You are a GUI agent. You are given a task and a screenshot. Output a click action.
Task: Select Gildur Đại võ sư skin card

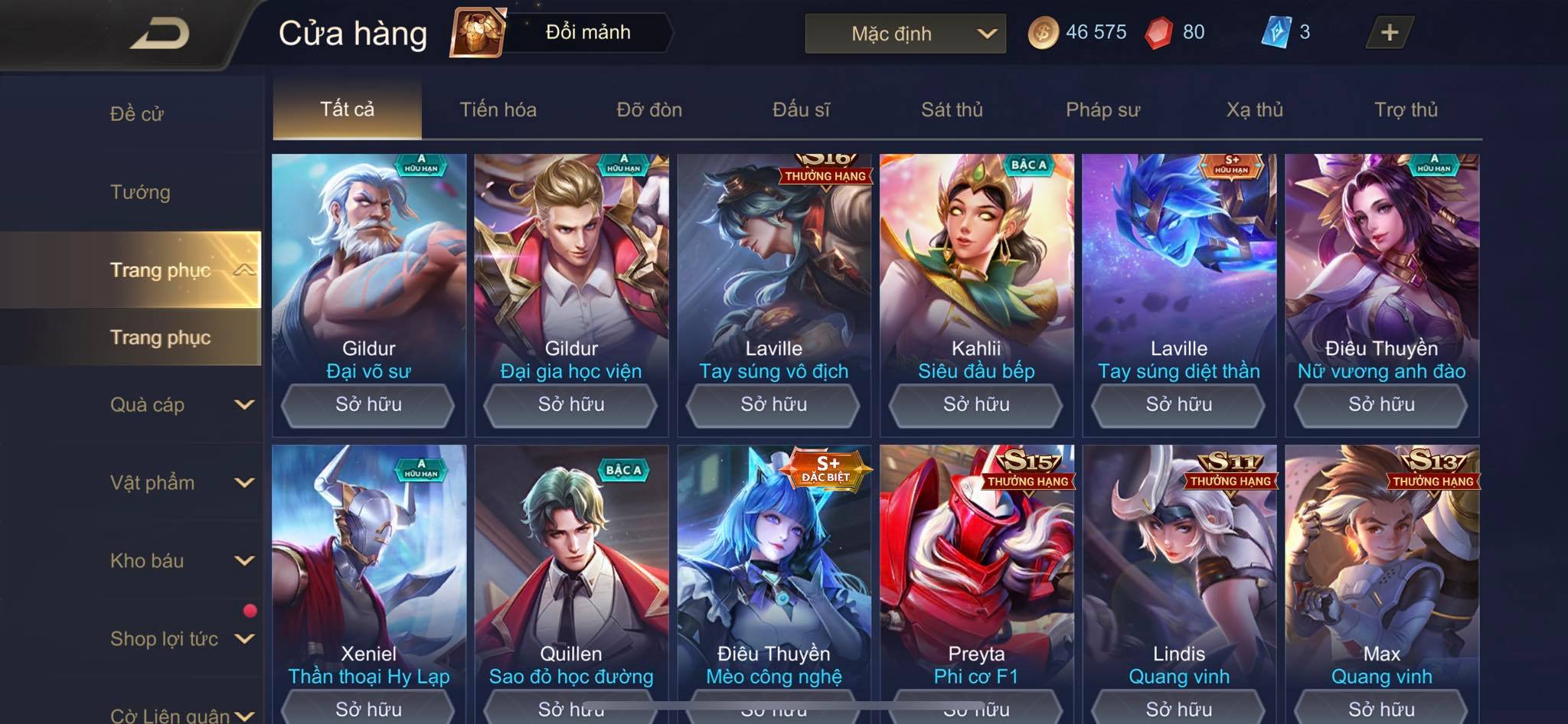(368, 268)
